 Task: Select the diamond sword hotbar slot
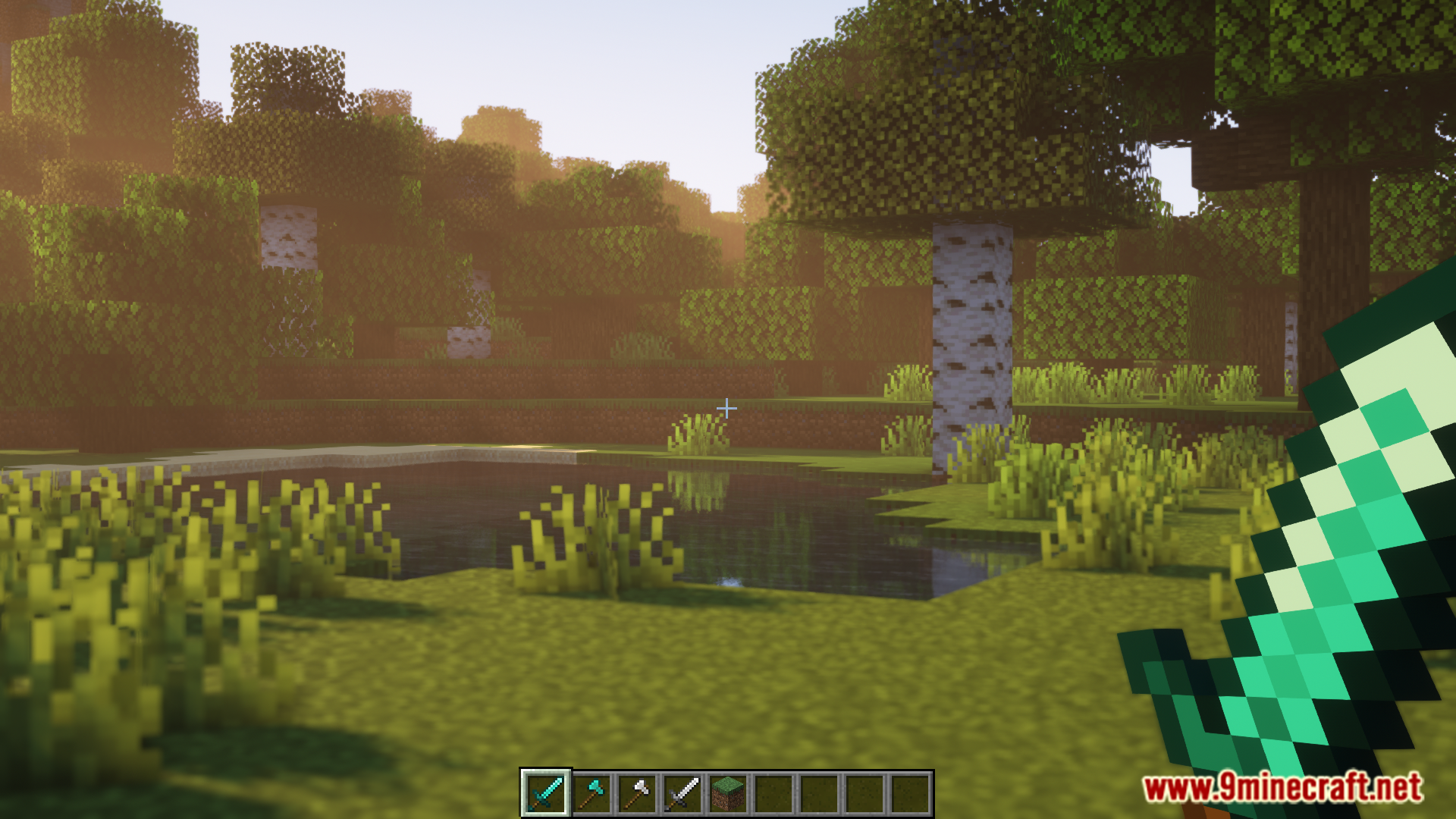point(546,793)
